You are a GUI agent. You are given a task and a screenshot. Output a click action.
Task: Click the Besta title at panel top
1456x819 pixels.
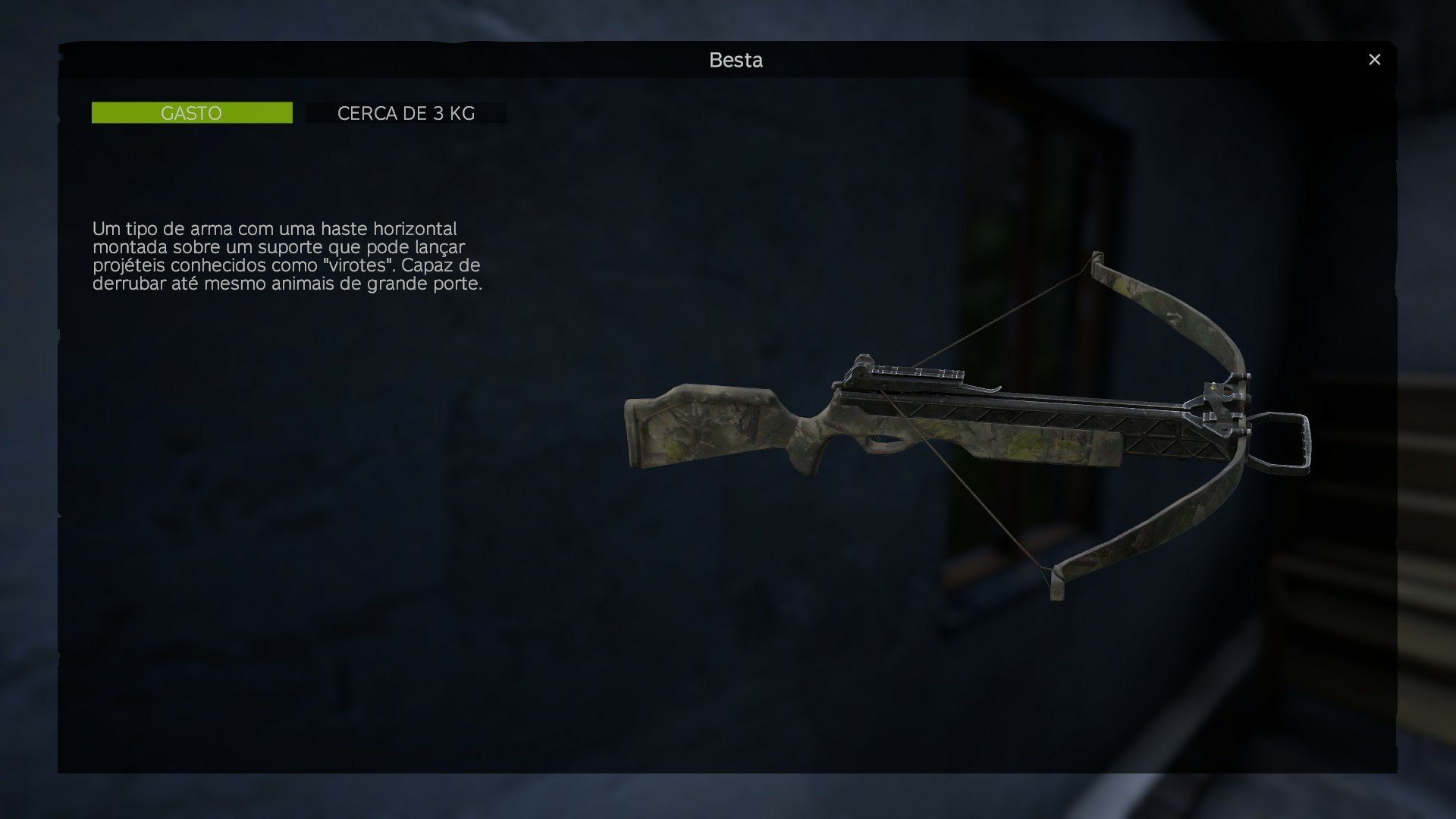(734, 60)
